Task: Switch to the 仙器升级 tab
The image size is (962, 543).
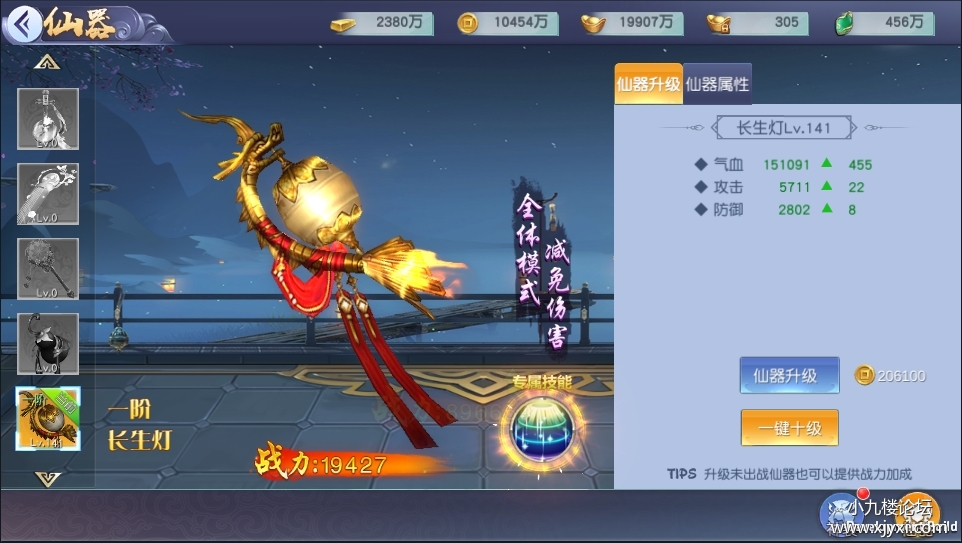Action: (x=647, y=85)
